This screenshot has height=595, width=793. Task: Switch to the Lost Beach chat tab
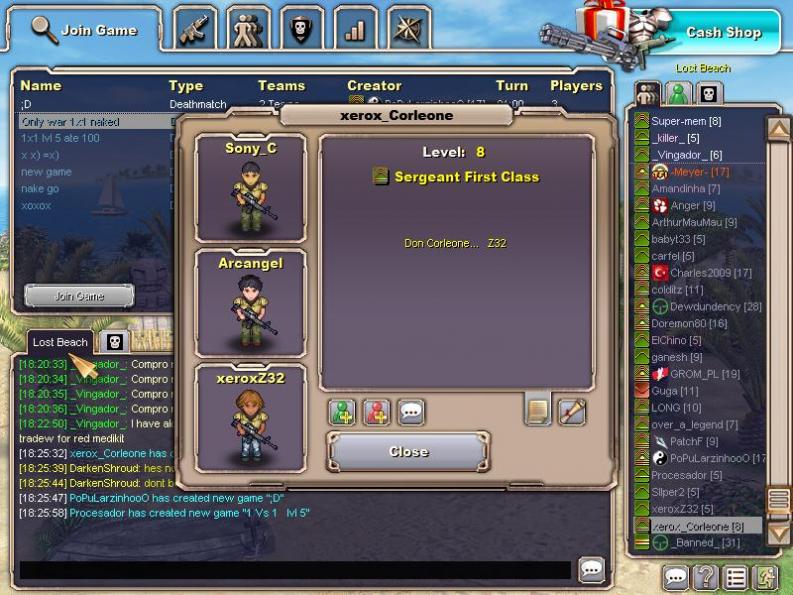[x=60, y=342]
